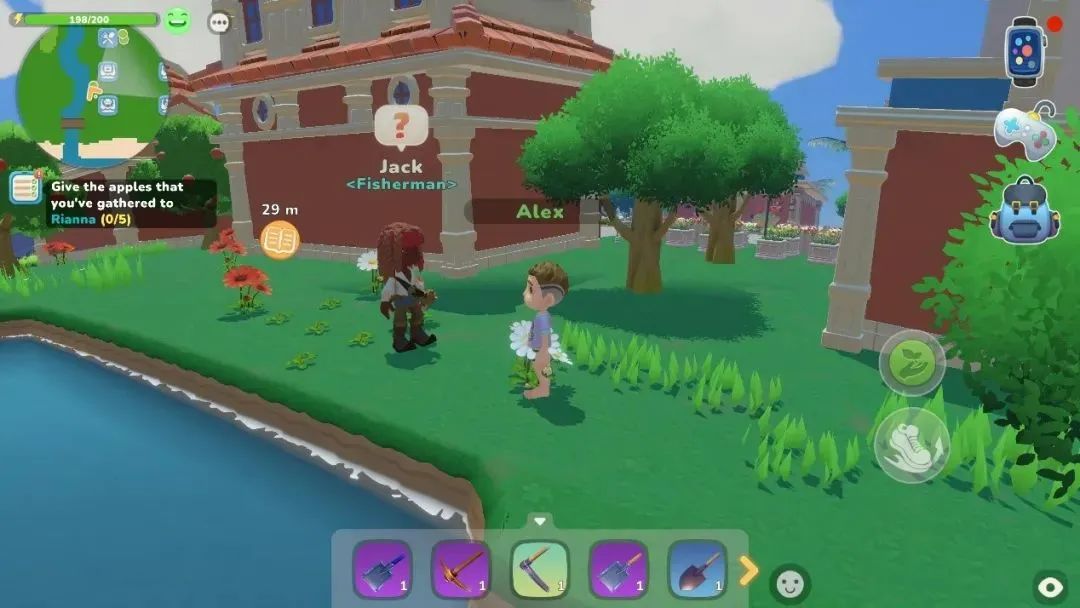Open the quest list checklist icon

tap(25, 188)
